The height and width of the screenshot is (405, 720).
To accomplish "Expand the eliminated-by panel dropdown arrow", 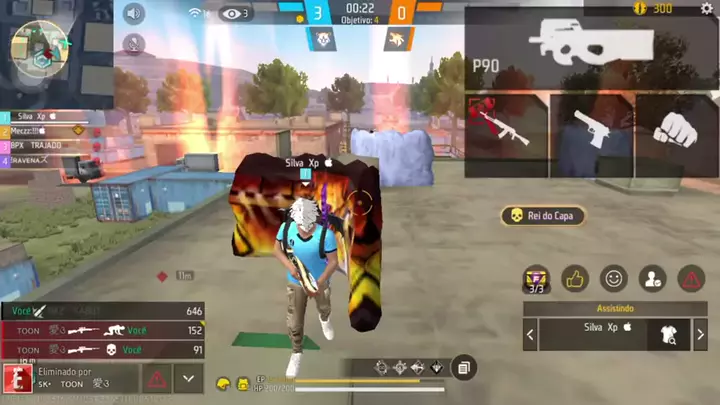I will click(188, 378).
